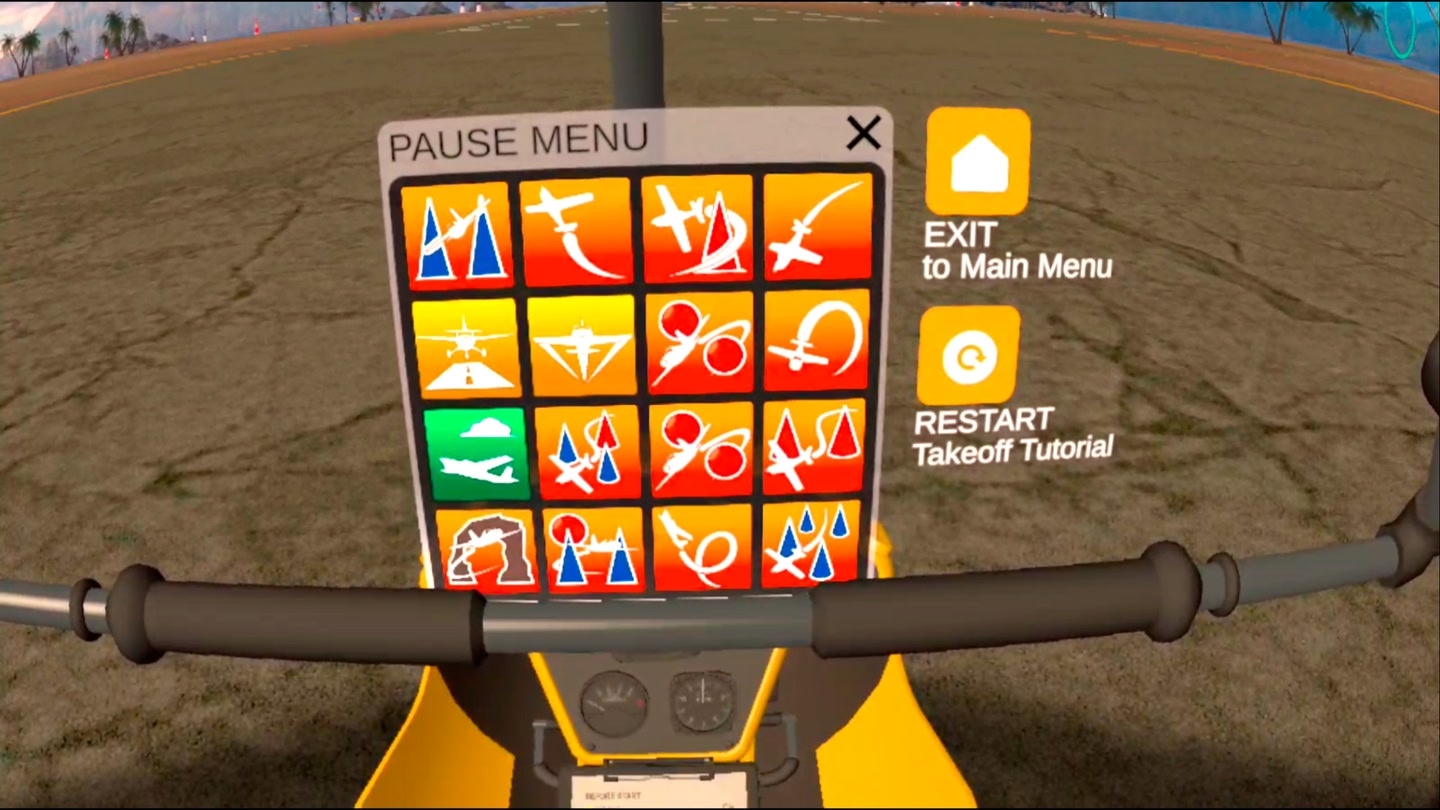Open the plane with corkscrew trail tile
1440x810 pixels.
tap(701, 547)
